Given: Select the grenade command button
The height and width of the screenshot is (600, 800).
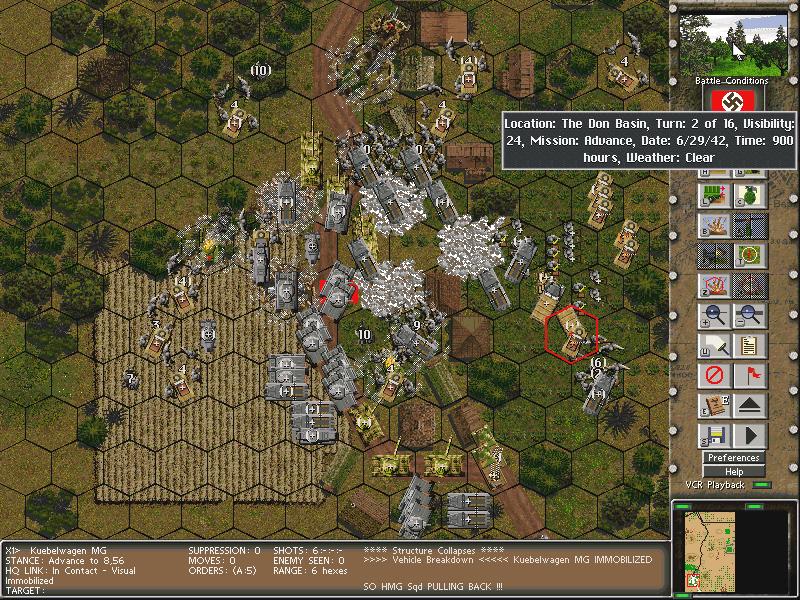Looking at the screenshot, I should pos(749,194).
